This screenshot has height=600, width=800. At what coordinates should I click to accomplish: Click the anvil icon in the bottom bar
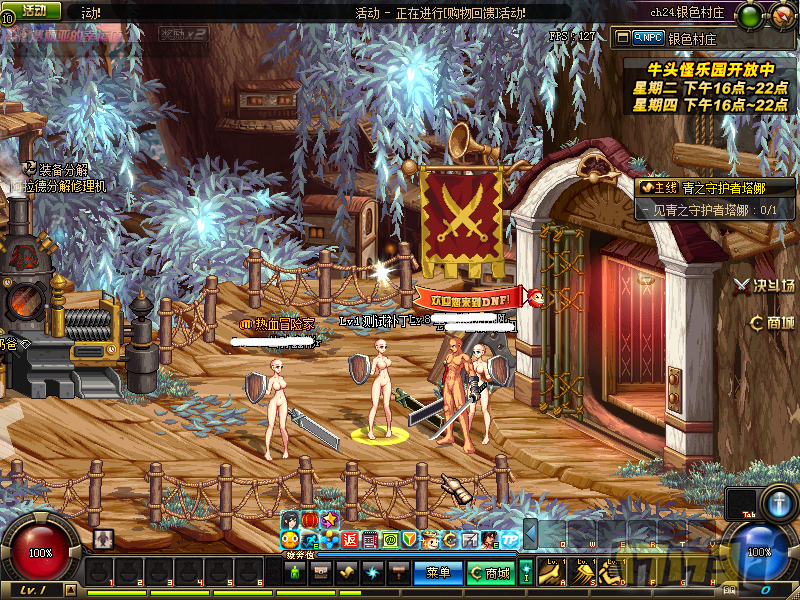point(398,572)
